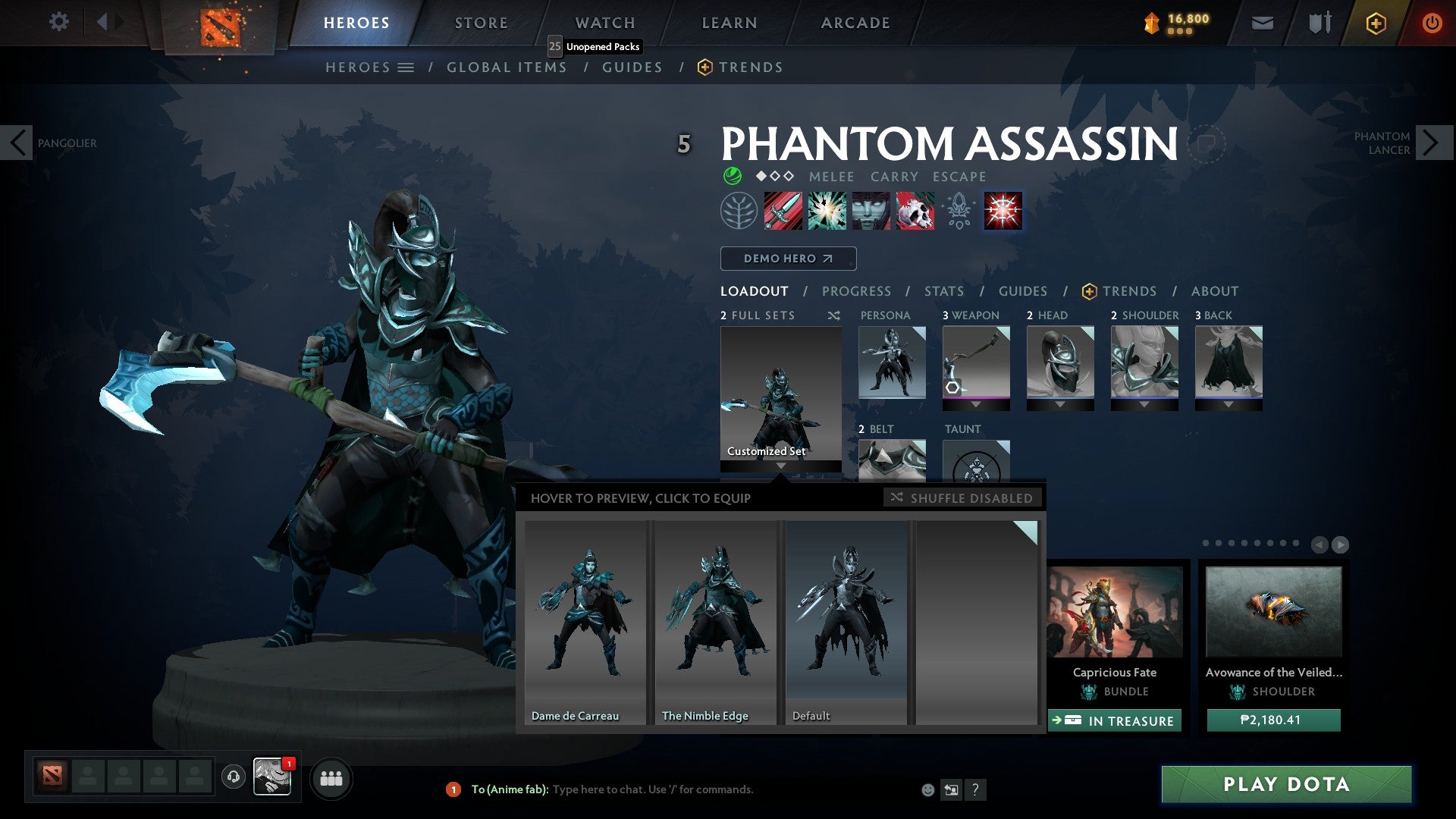The image size is (1456, 819).
Task: Click the power button to exit
Action: pos(1433,22)
